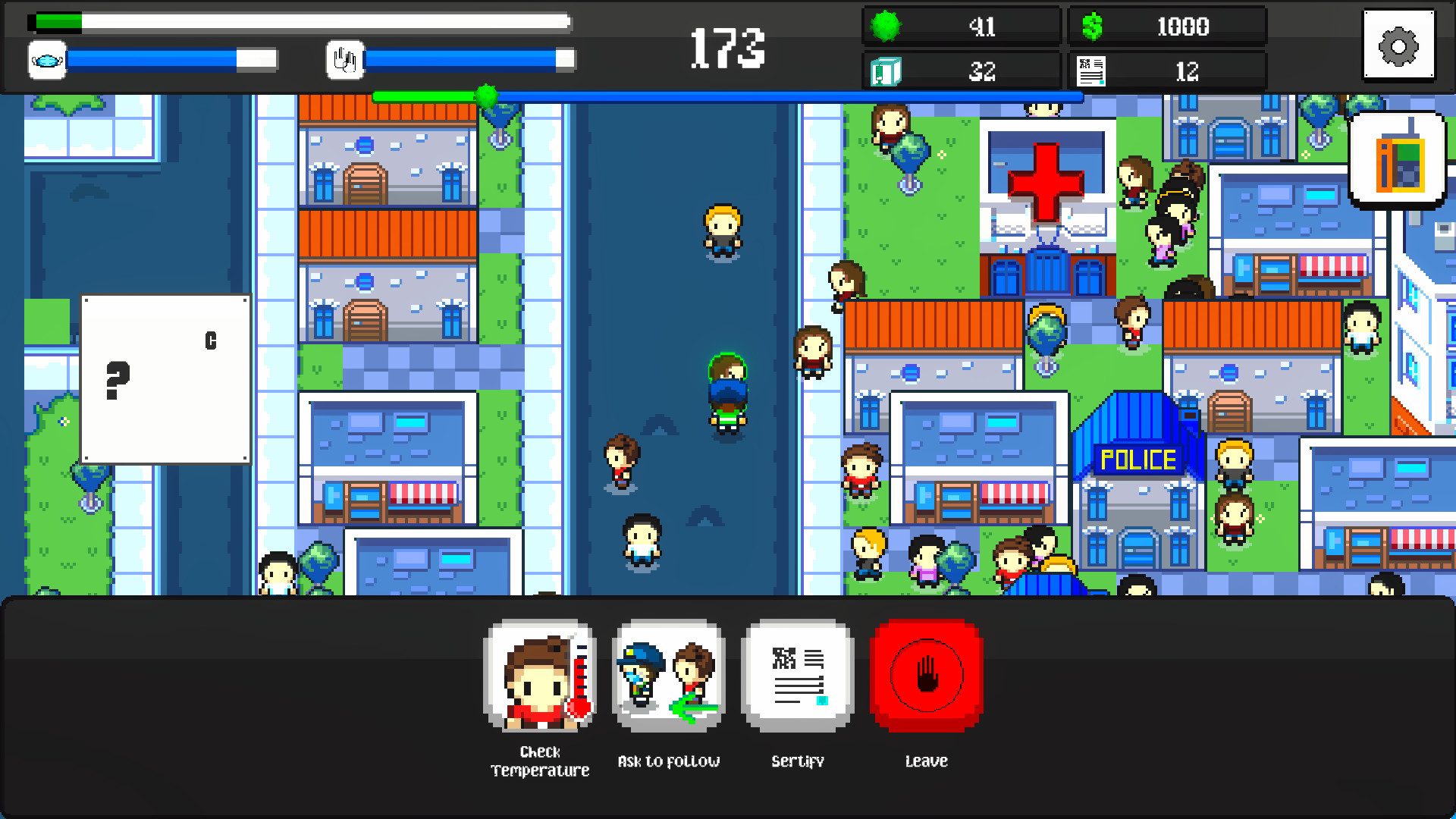Open the settings gear menu

click(x=1398, y=46)
